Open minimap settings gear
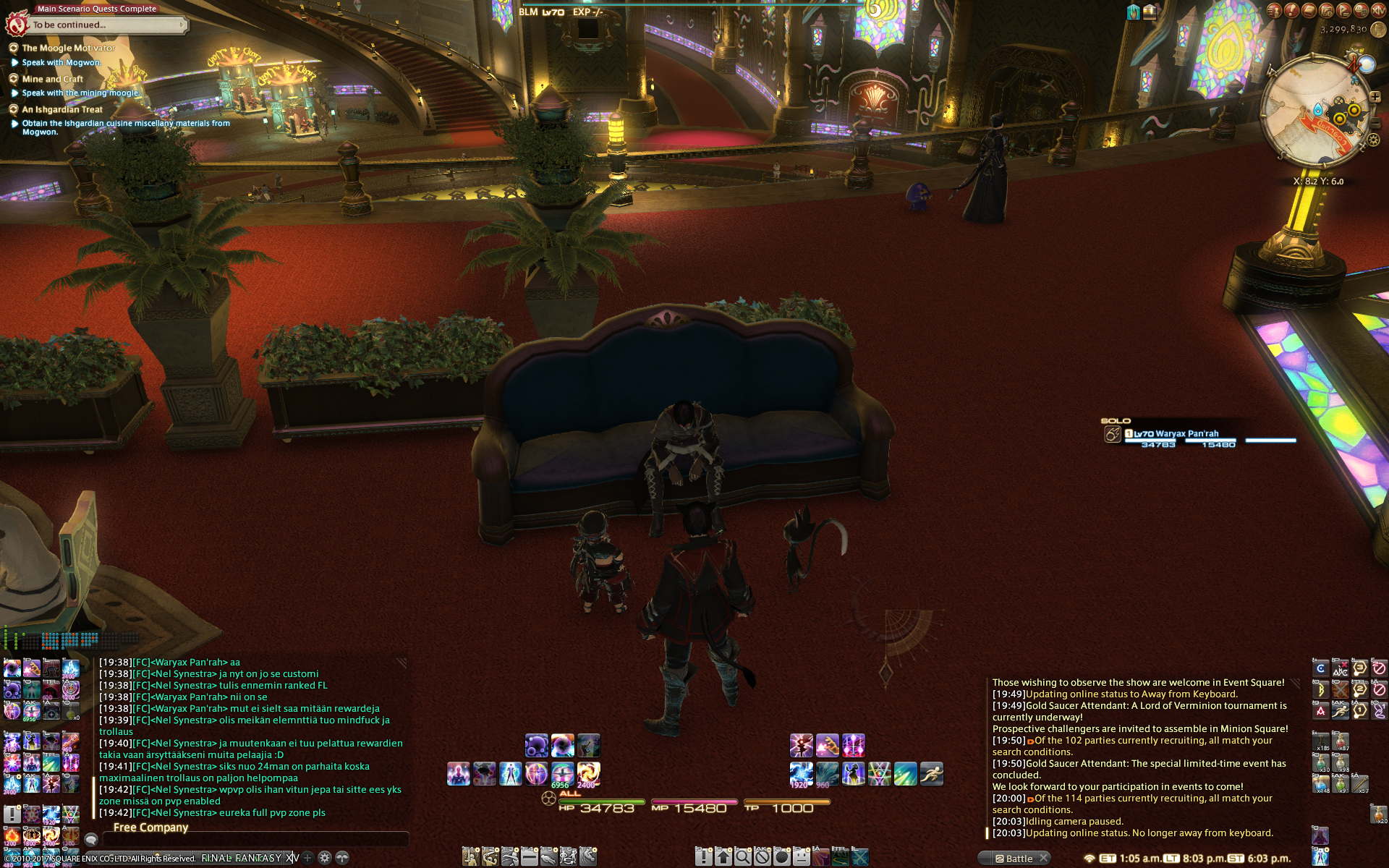The image size is (1389, 868). pyautogui.click(x=1373, y=140)
